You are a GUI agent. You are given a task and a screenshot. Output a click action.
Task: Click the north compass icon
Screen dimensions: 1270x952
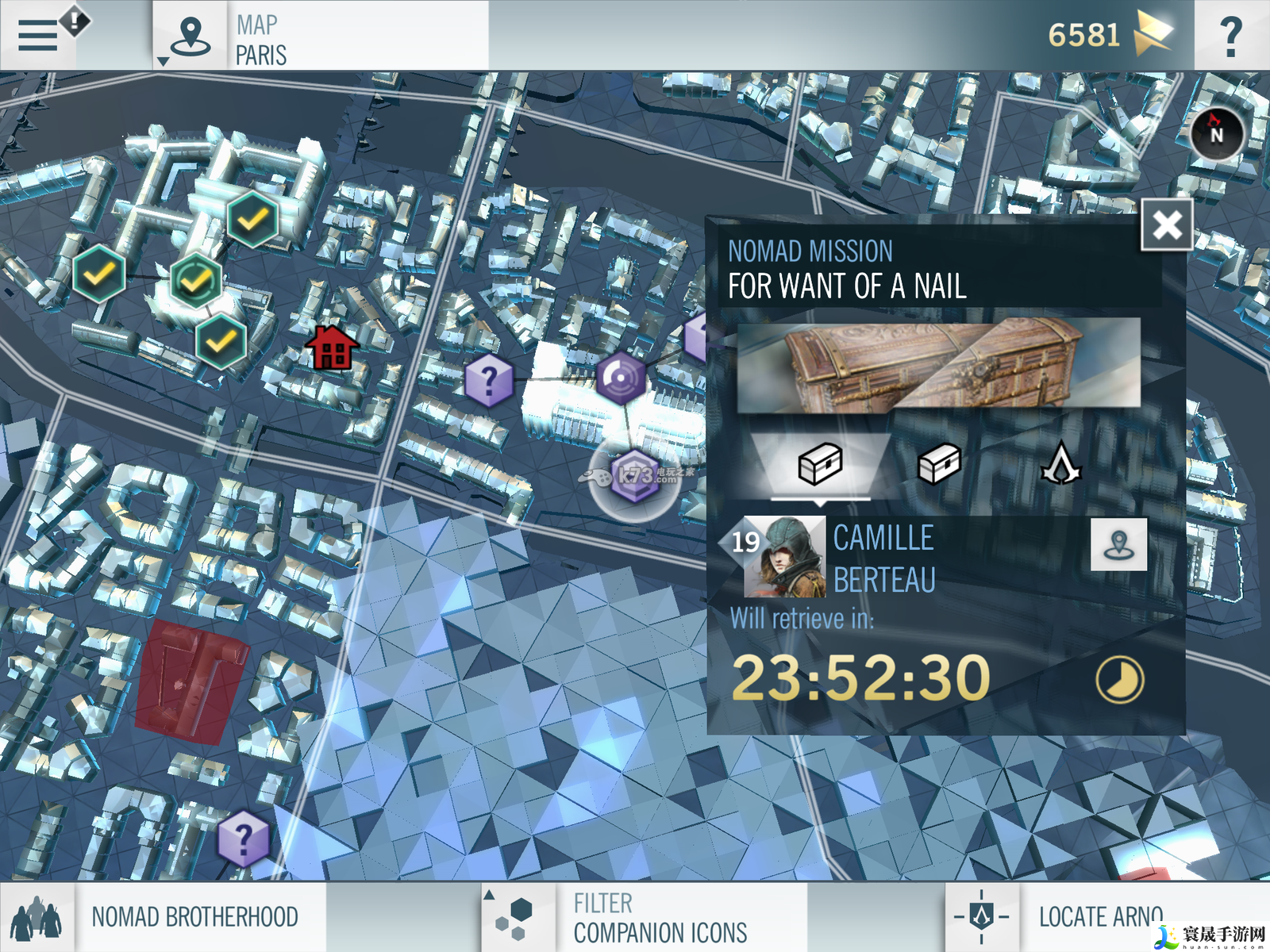coord(1216,133)
